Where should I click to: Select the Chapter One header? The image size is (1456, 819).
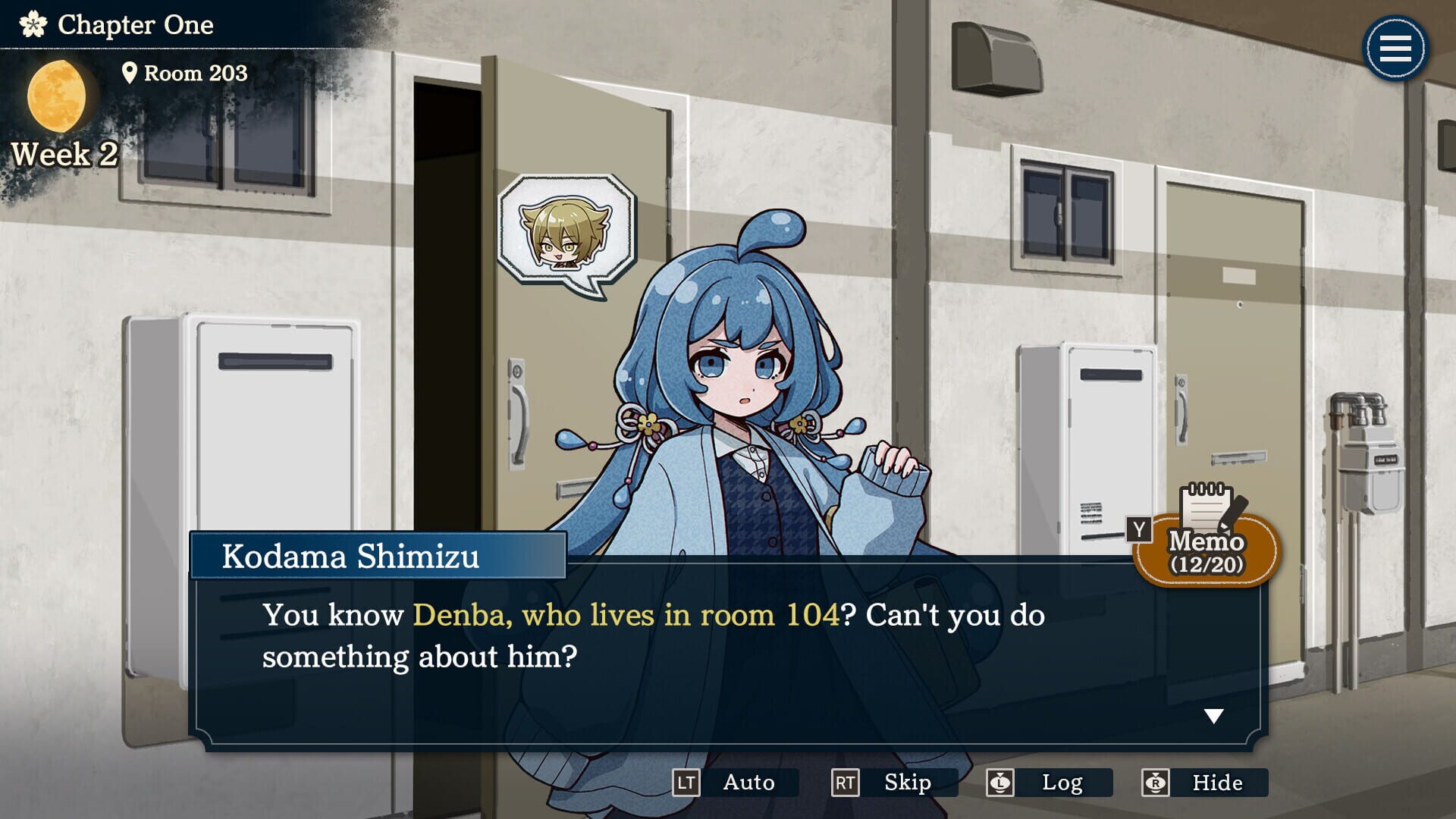pyautogui.click(x=136, y=24)
